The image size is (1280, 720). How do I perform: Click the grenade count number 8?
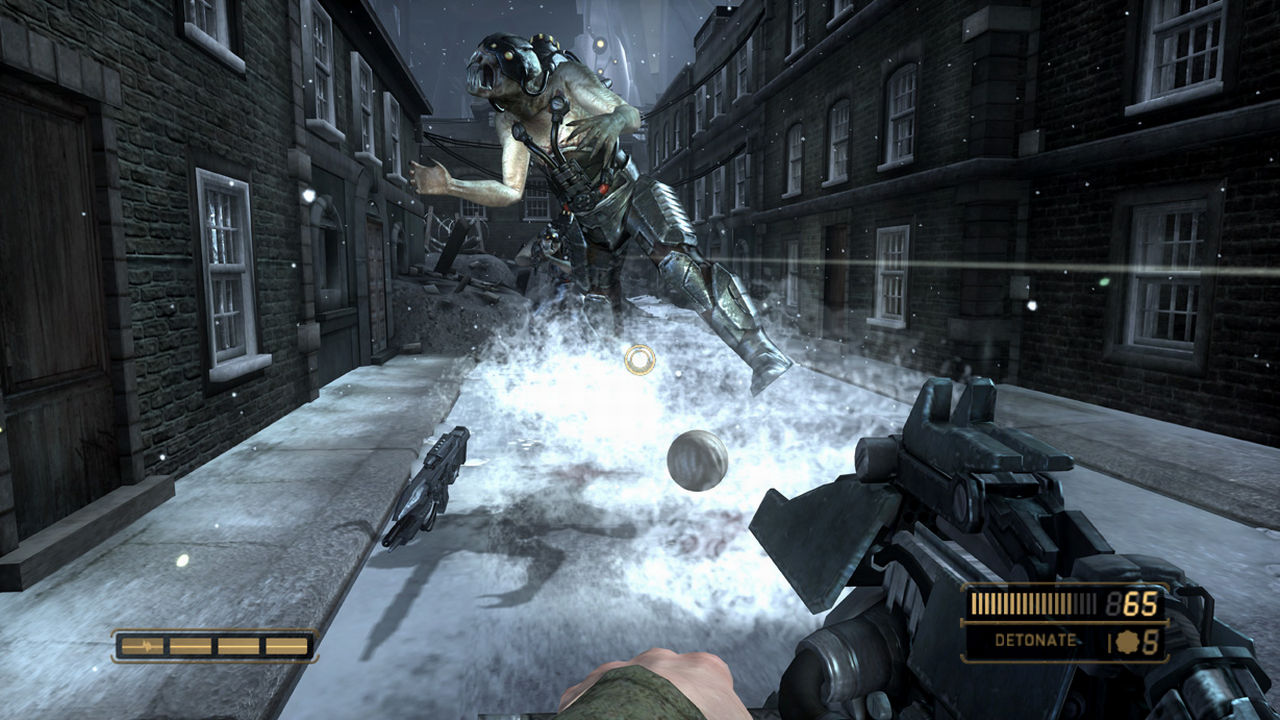click(x=1152, y=640)
